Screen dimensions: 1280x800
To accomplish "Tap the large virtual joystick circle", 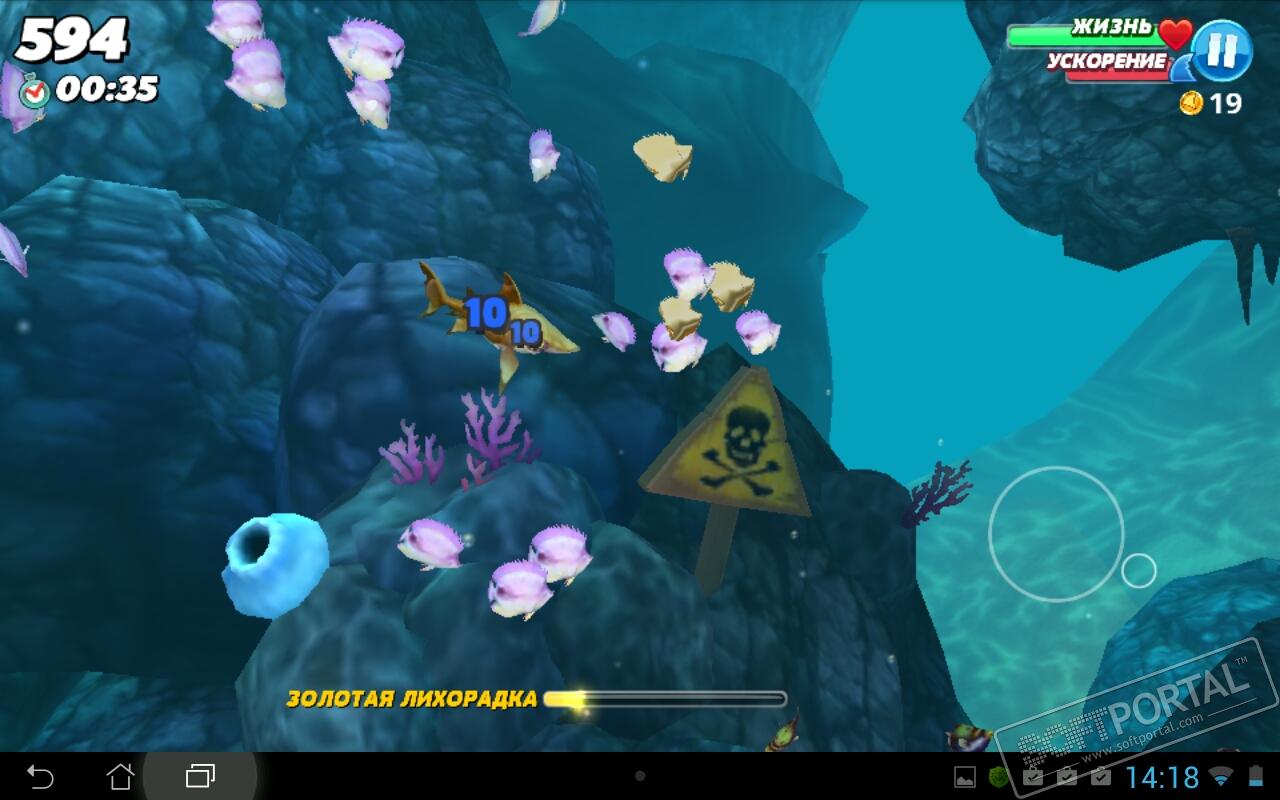I will tap(1056, 534).
